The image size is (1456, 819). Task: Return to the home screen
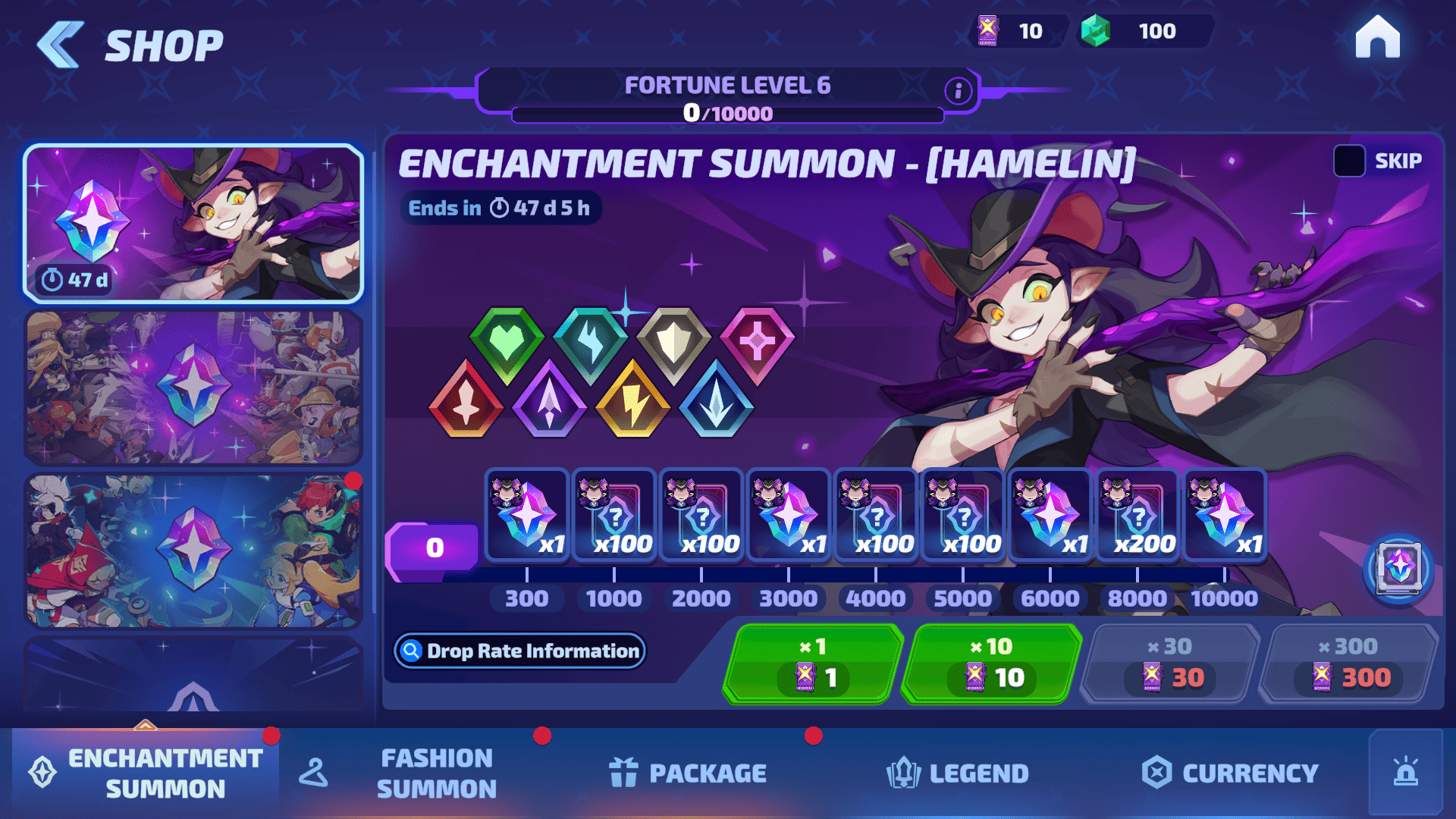(1377, 38)
